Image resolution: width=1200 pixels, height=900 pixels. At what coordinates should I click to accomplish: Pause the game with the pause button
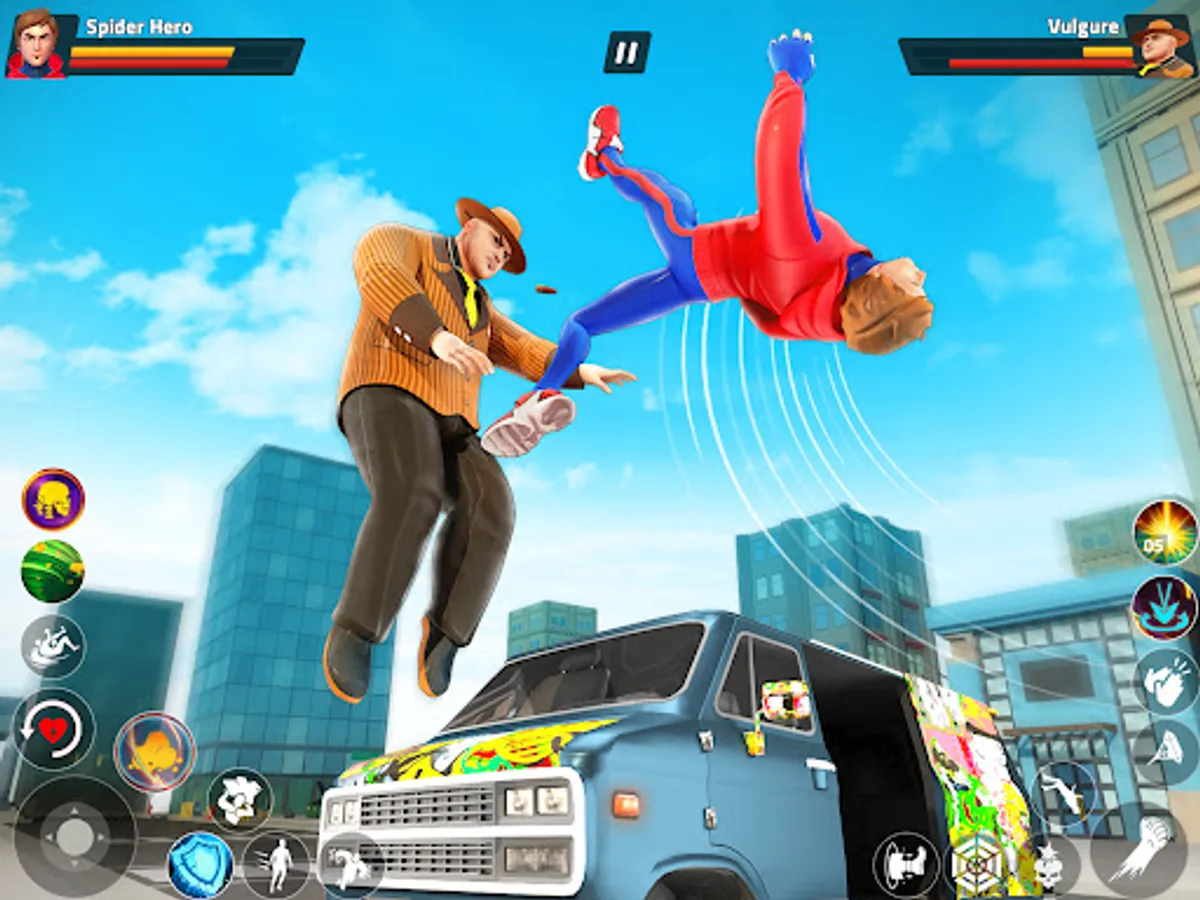pos(627,52)
